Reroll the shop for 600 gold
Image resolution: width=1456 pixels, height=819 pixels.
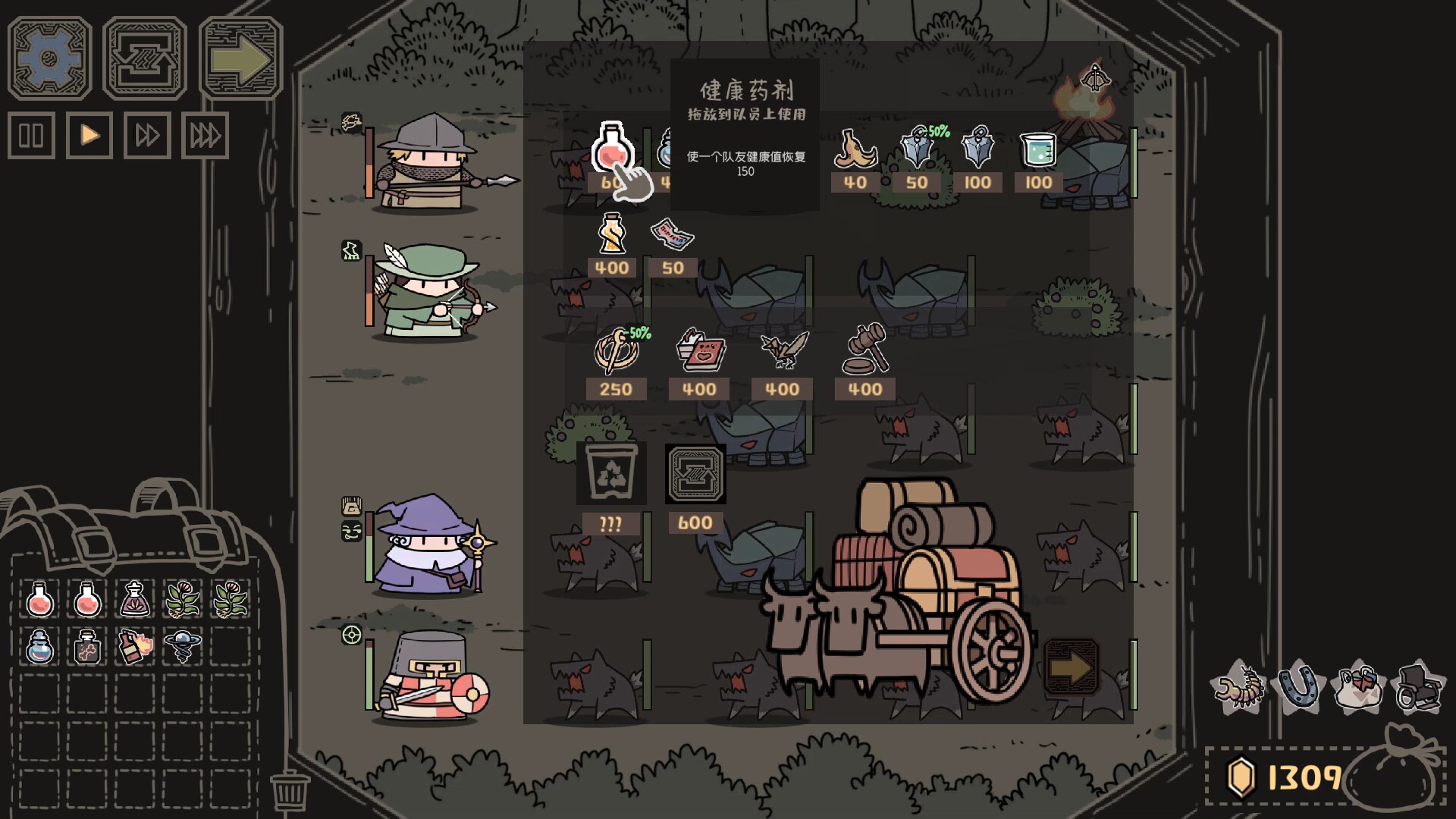[x=695, y=474]
